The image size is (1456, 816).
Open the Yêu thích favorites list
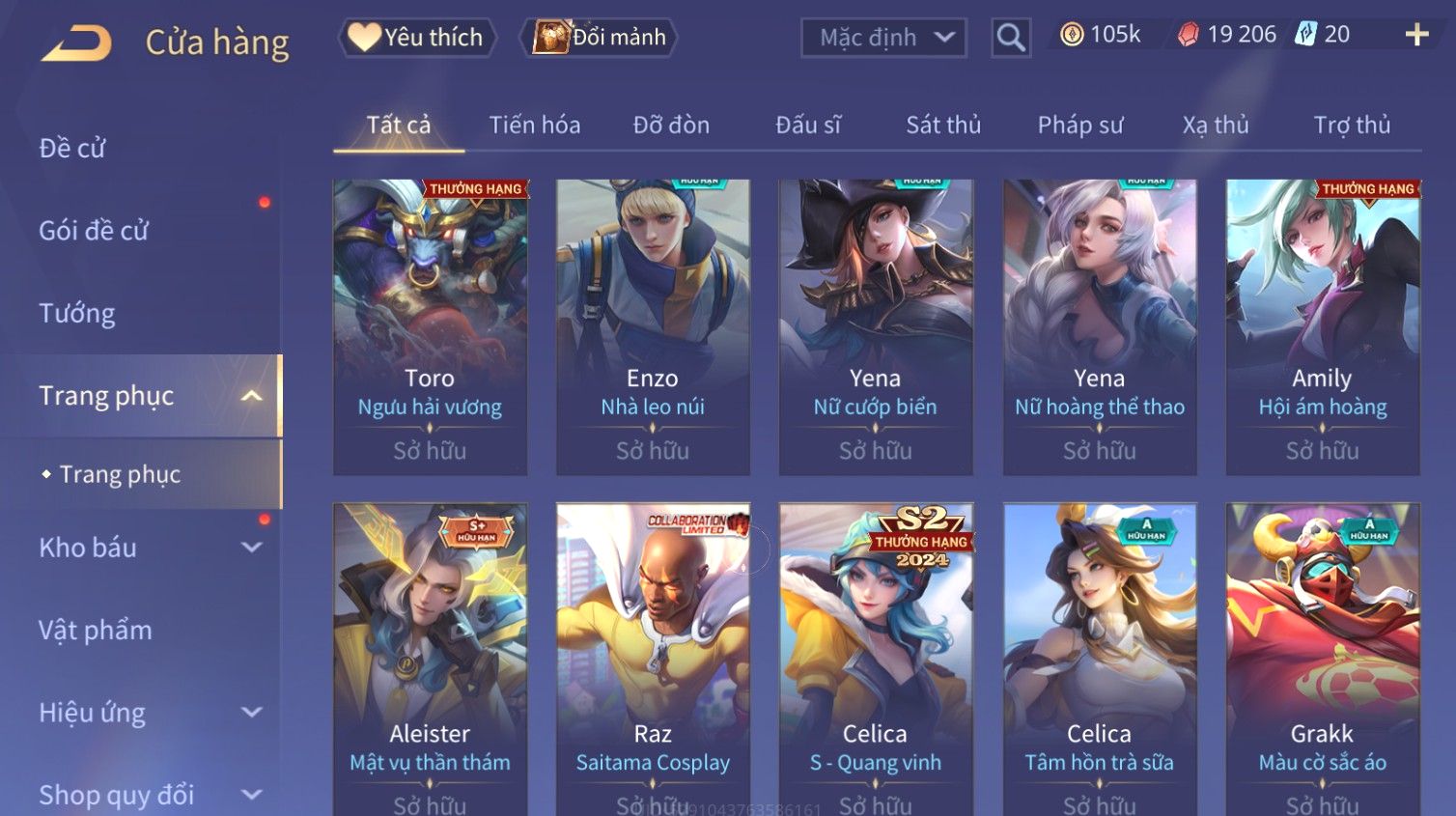pos(416,38)
